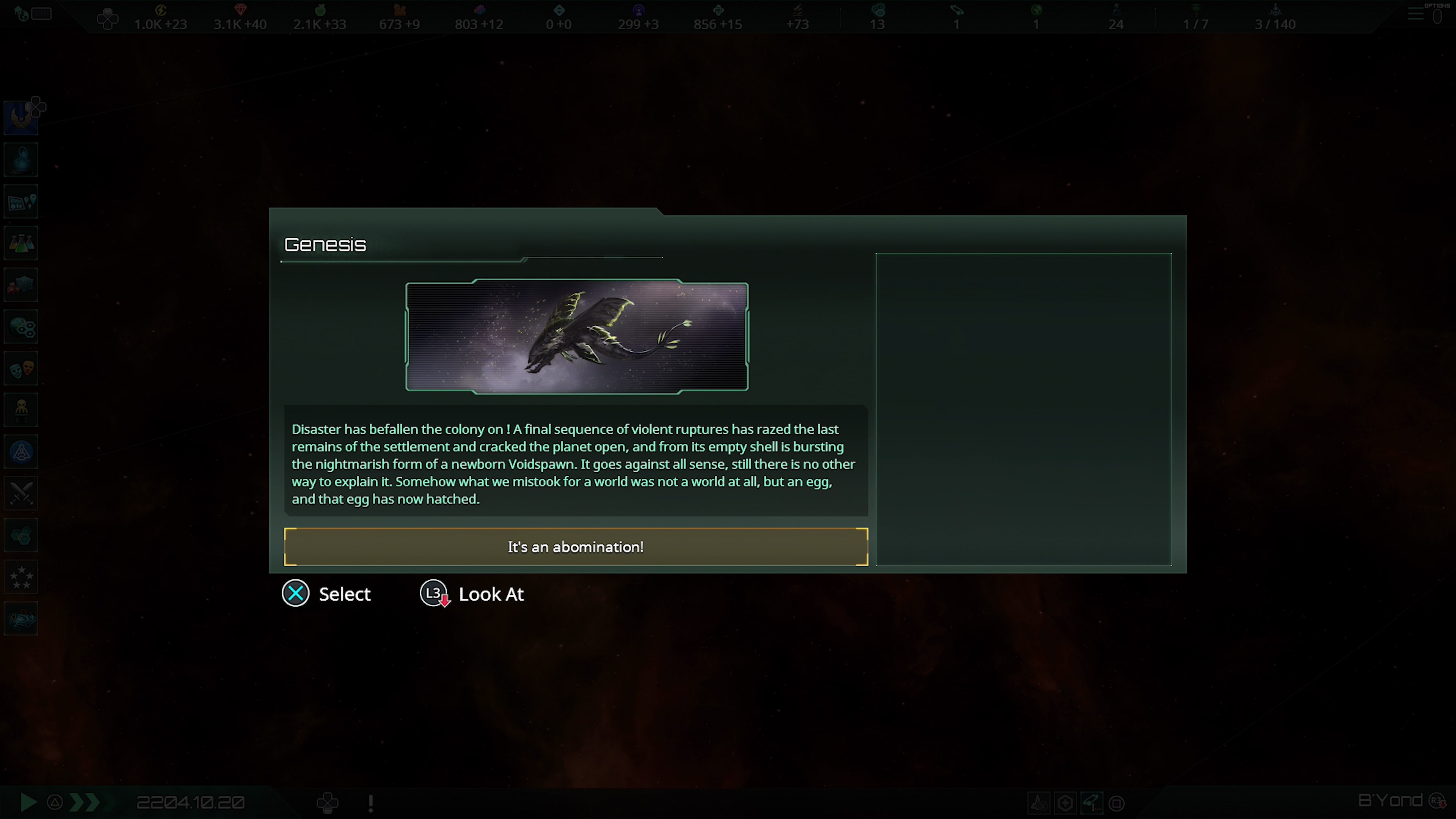The height and width of the screenshot is (819, 1456).
Task: Open the species panel icon
Action: click(x=21, y=327)
